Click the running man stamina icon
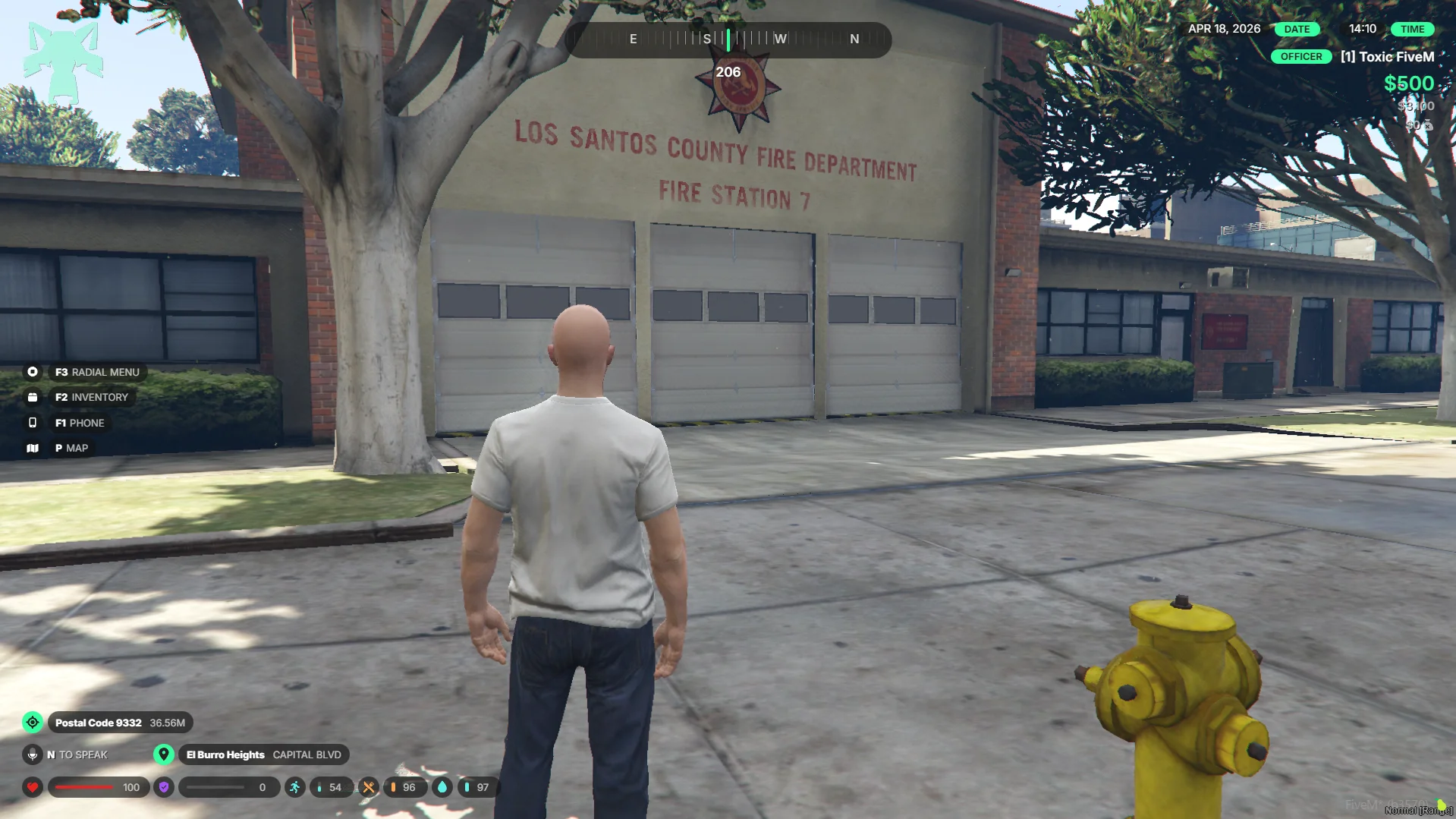This screenshot has height=819, width=1456. coord(295,787)
